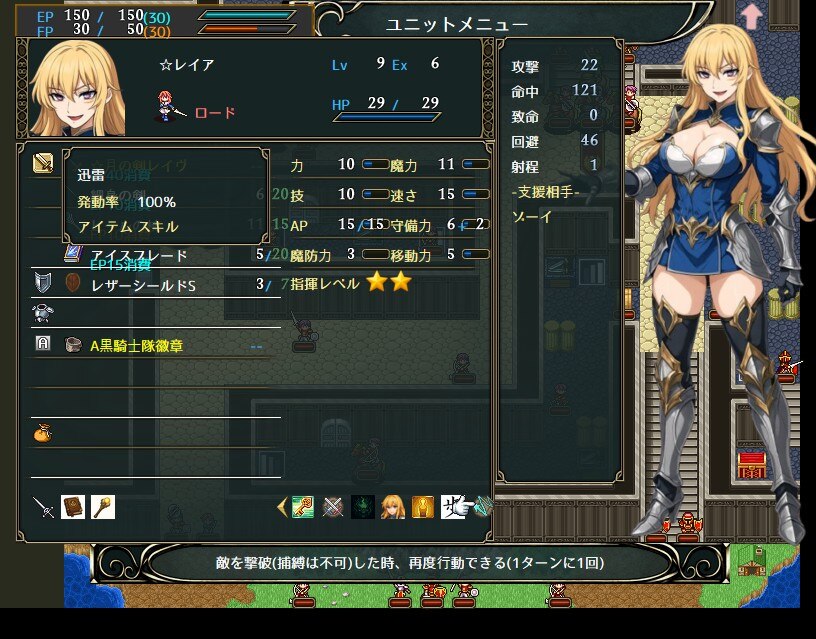The height and width of the screenshot is (639, 816).
Task: Select the golden figure skill icon
Action: 423,508
